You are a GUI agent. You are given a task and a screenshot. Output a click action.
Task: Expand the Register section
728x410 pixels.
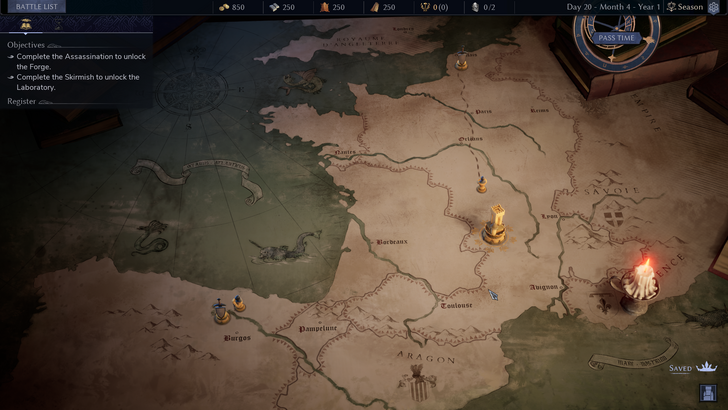coord(22,102)
